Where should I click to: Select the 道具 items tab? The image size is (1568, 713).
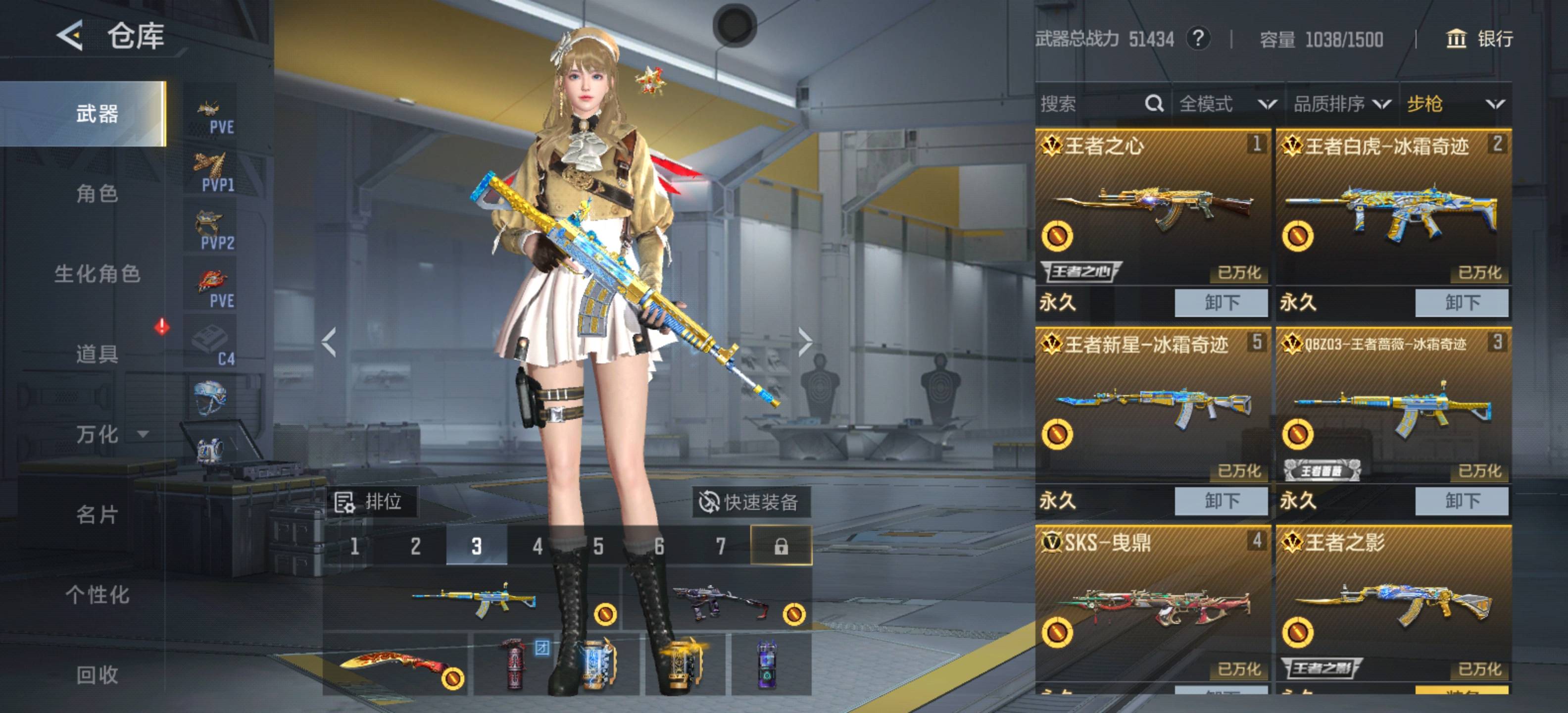pos(97,354)
